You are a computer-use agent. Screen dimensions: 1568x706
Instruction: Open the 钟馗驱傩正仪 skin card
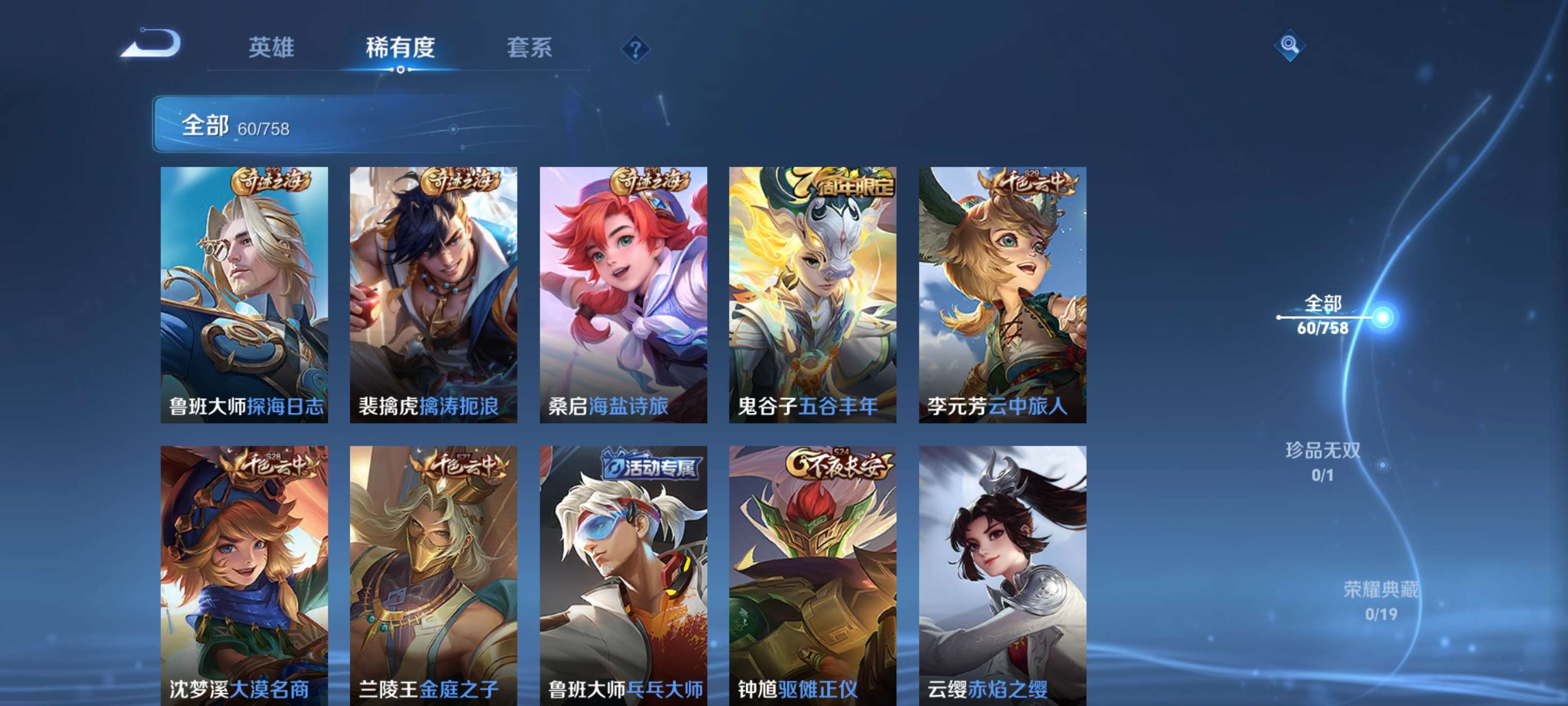pos(812,570)
